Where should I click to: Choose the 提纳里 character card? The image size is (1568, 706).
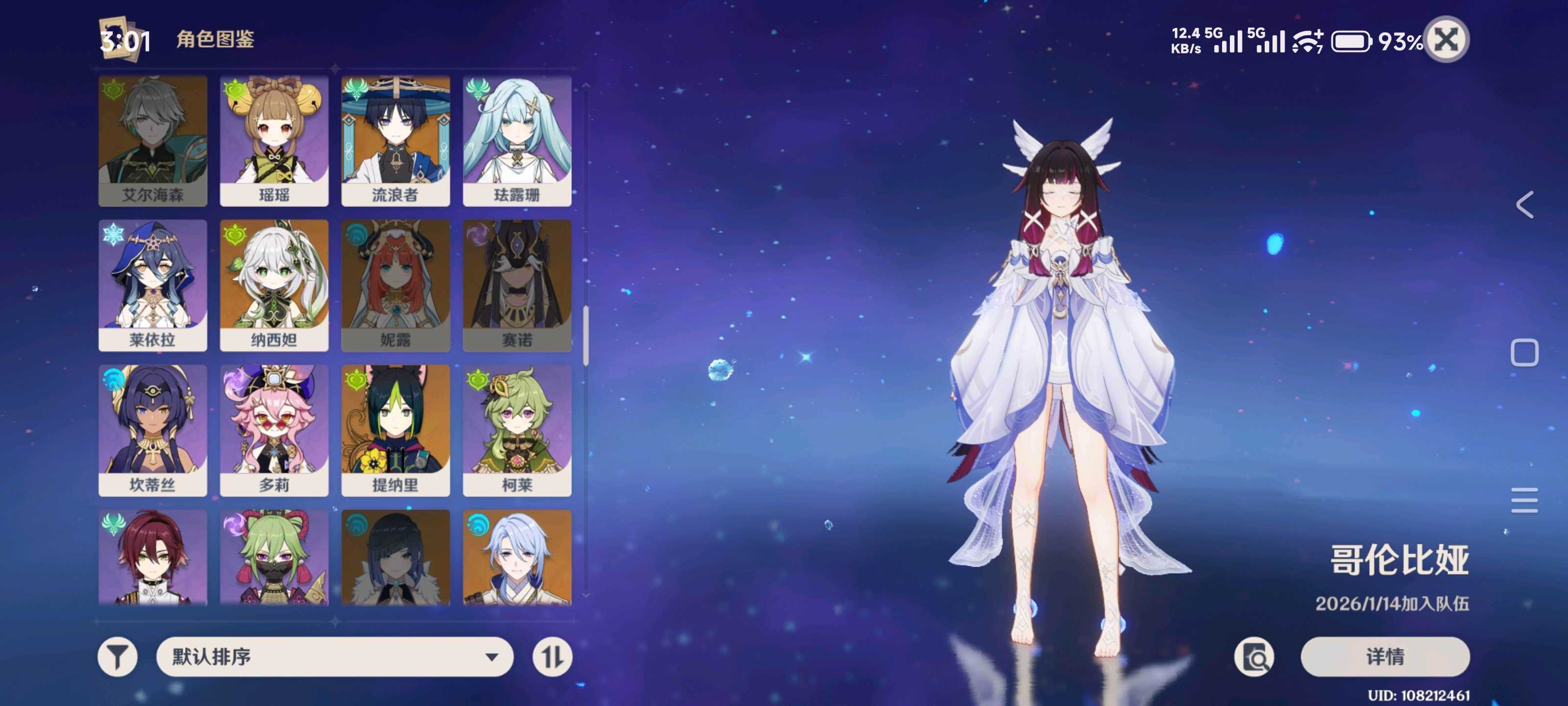click(x=395, y=430)
